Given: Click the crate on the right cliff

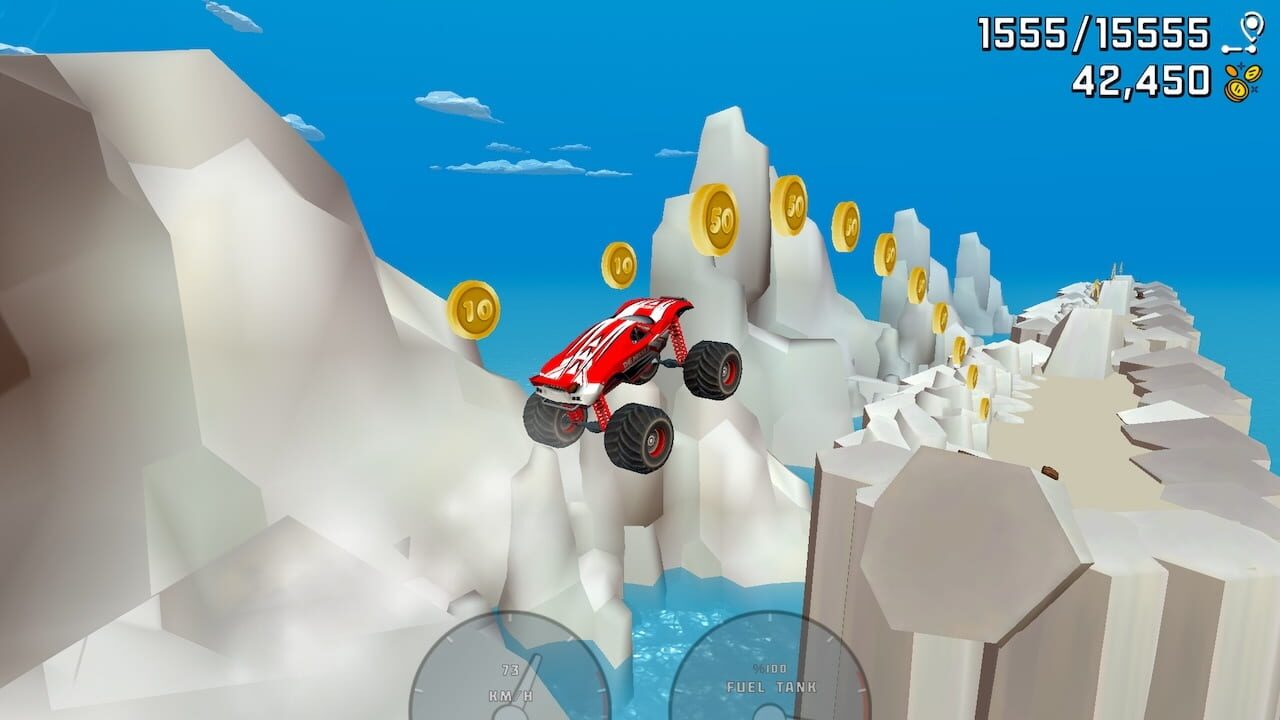Looking at the screenshot, I should click(x=1049, y=471).
